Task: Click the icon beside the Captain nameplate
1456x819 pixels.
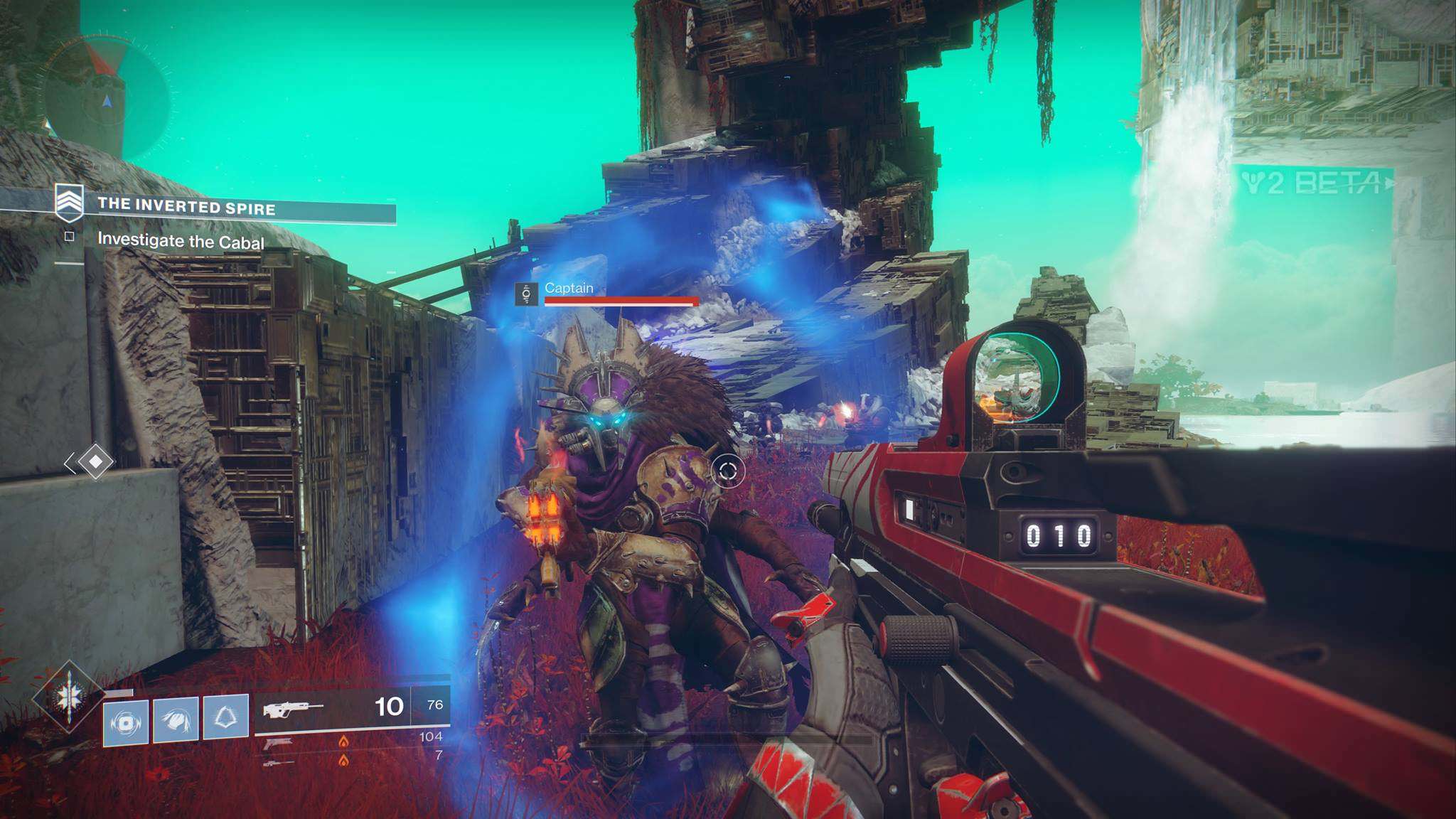Action: point(526,294)
